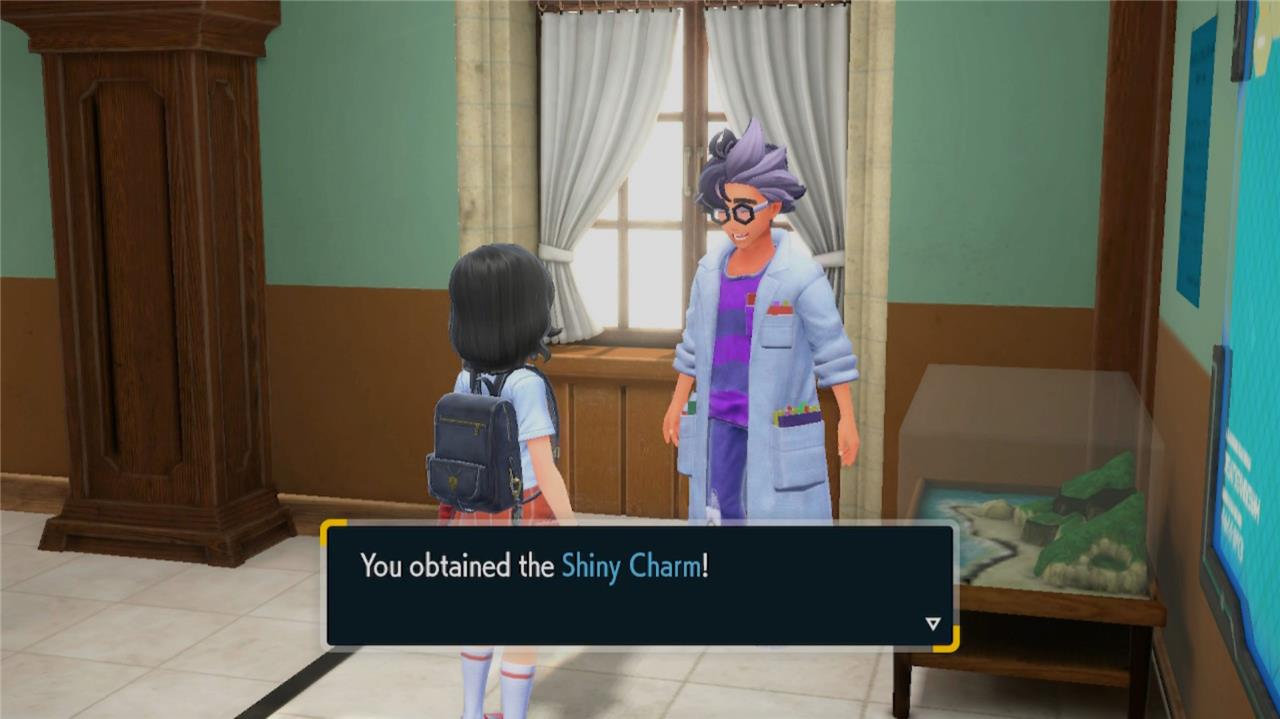The height and width of the screenshot is (719, 1280).
Task: Advance dialogue with the white arrow indicator
Action: coord(932,624)
